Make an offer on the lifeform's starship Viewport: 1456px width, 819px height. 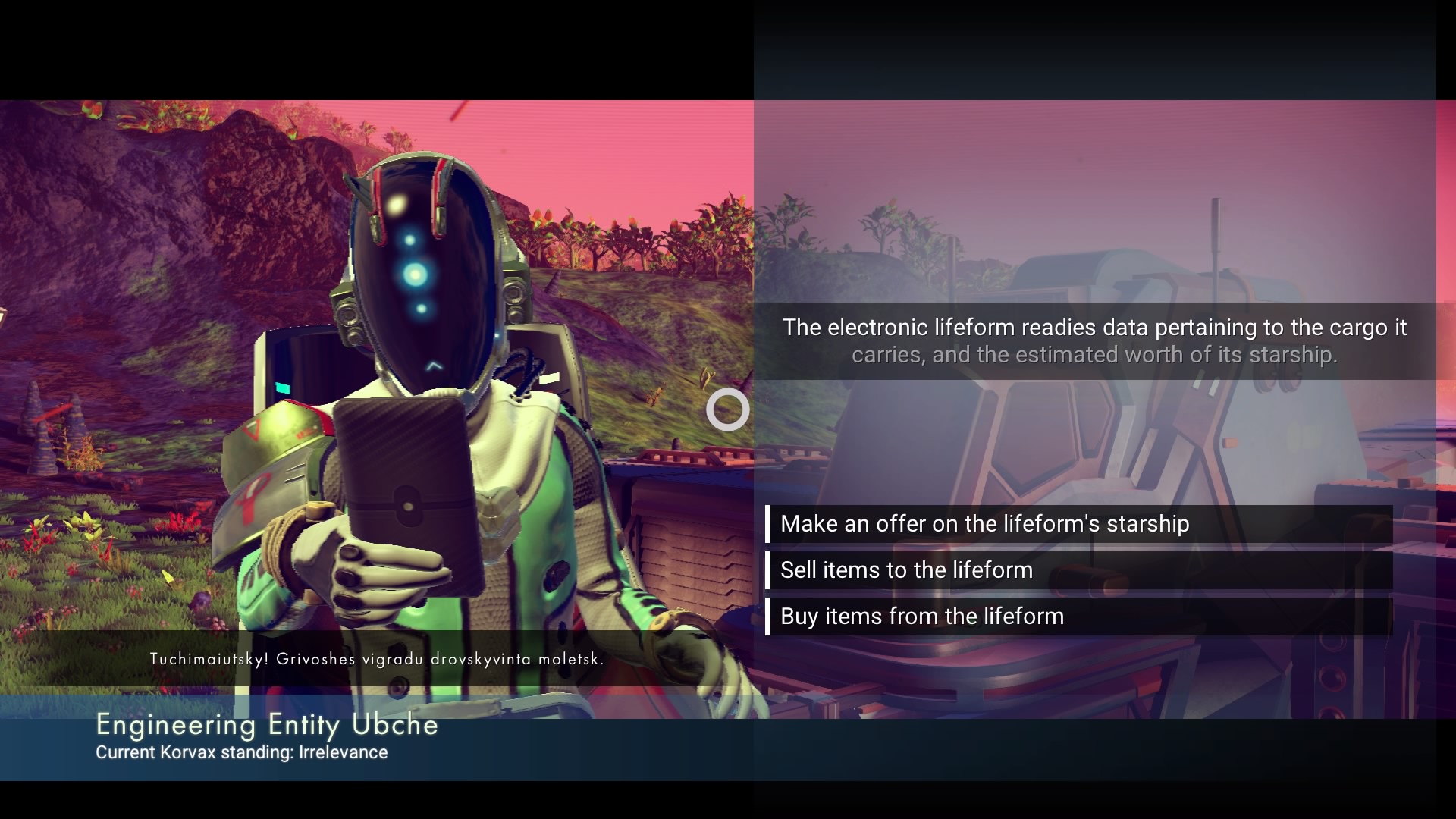pos(984,524)
